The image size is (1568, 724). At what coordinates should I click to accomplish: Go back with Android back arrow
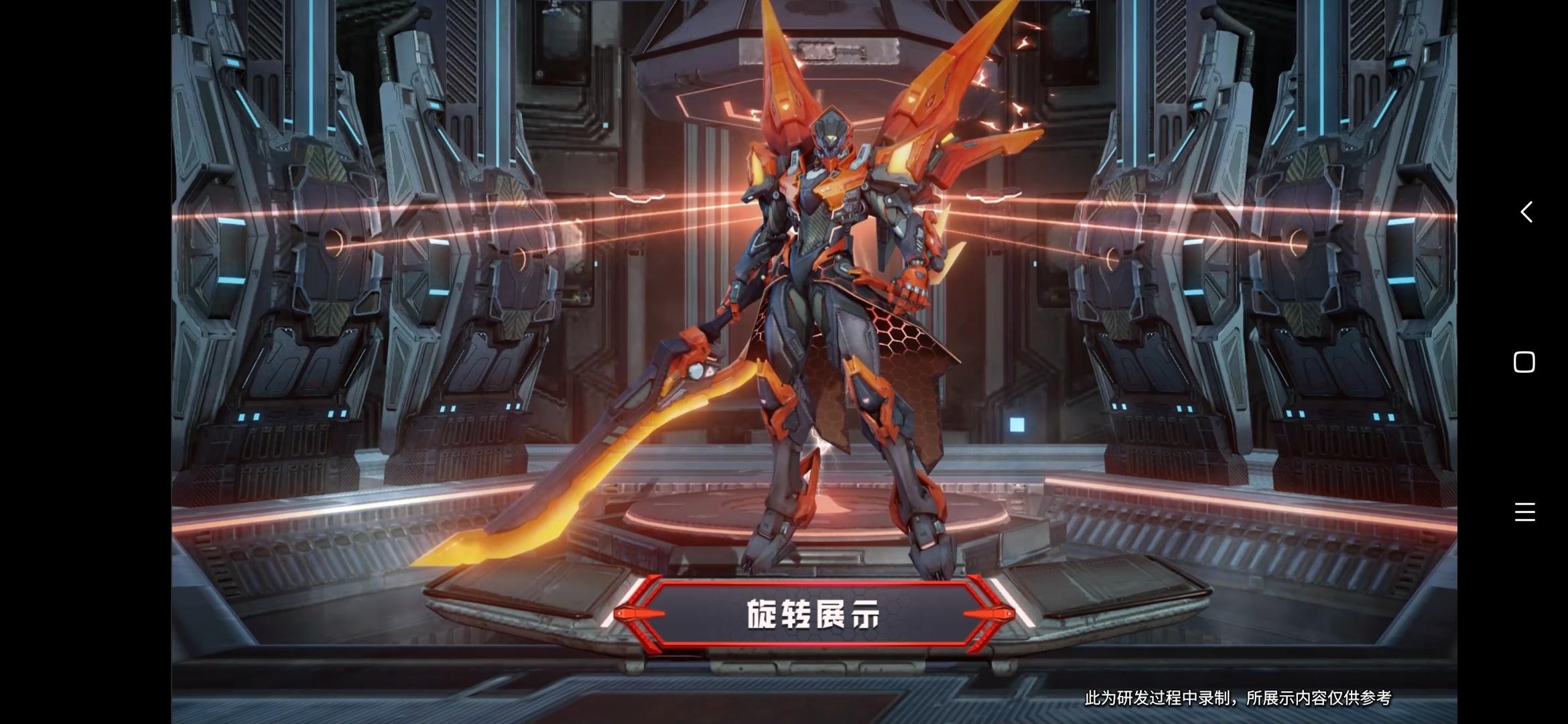click(1526, 213)
